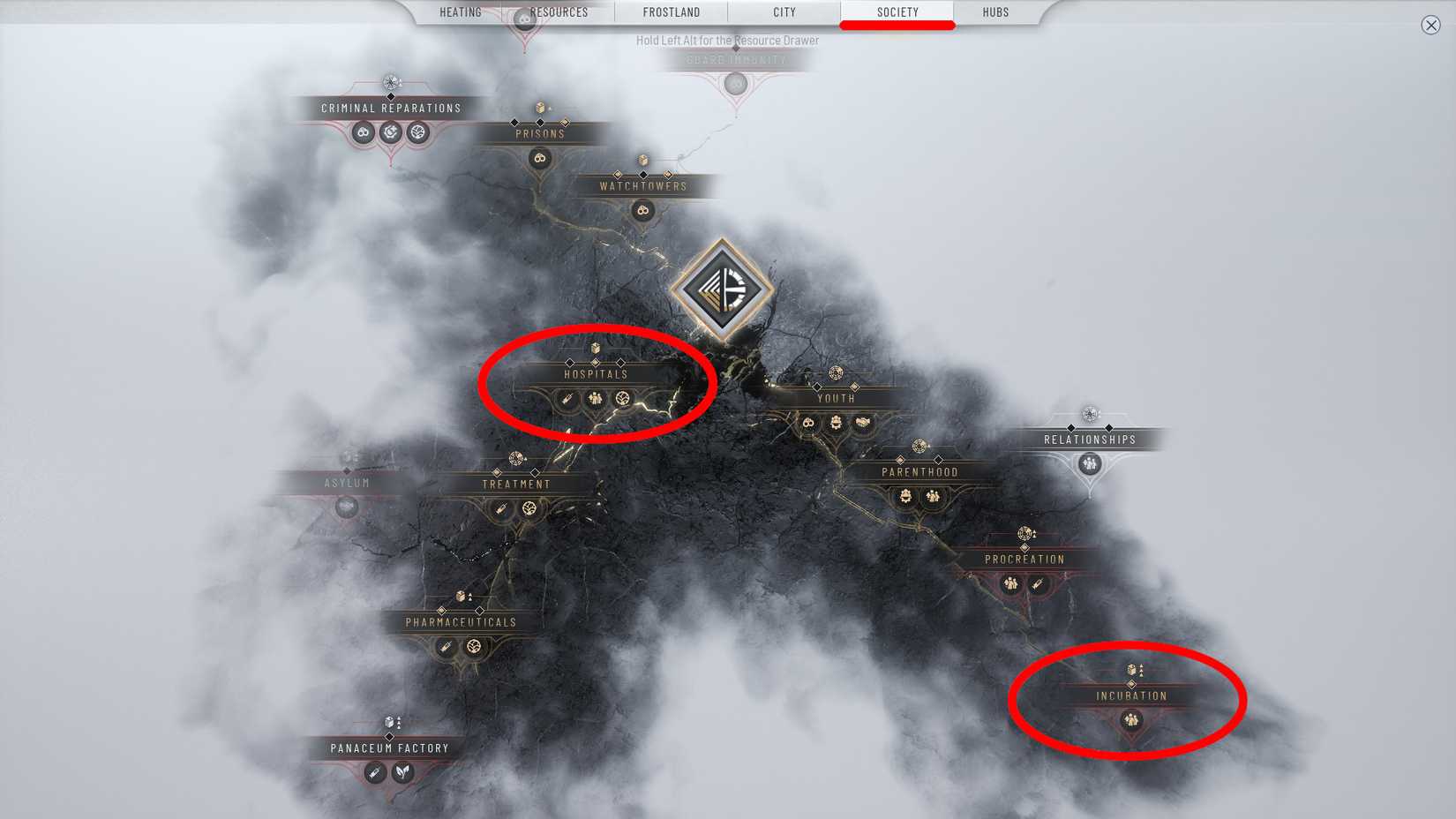
Task: Select the middle gear icon under Criminal Reparations
Action: 390,131
